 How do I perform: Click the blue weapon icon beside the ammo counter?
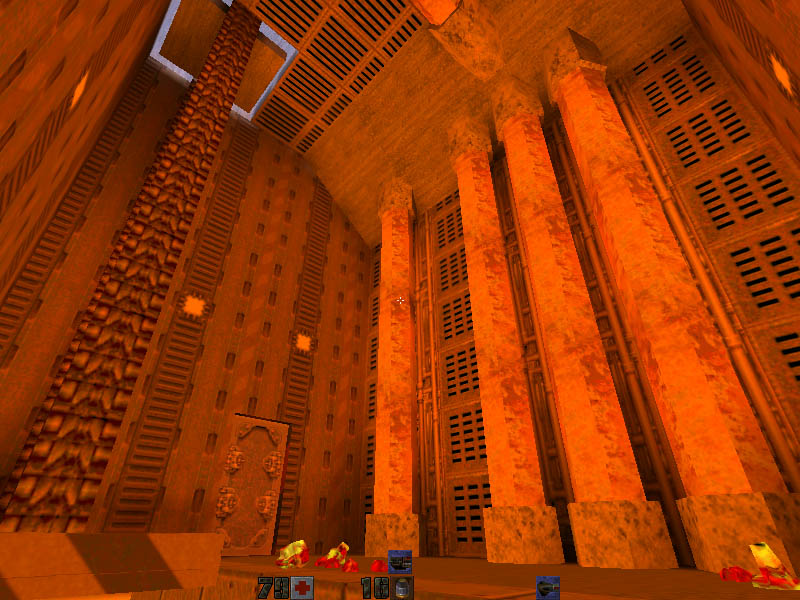(x=547, y=587)
